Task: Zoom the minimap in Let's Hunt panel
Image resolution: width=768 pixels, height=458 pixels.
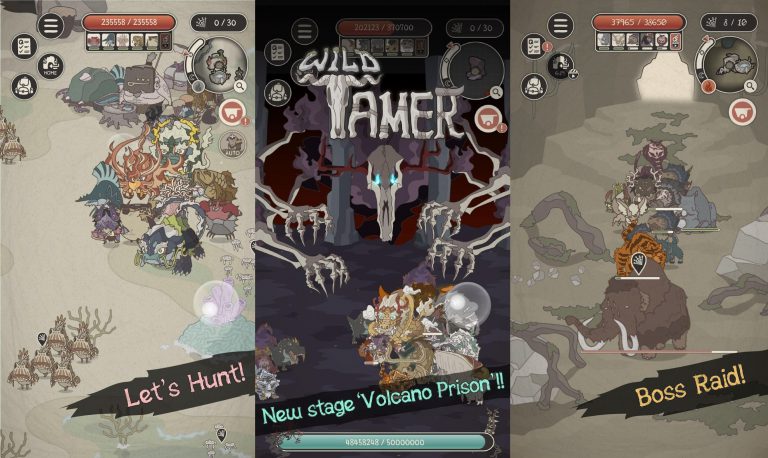Action: tap(241, 88)
